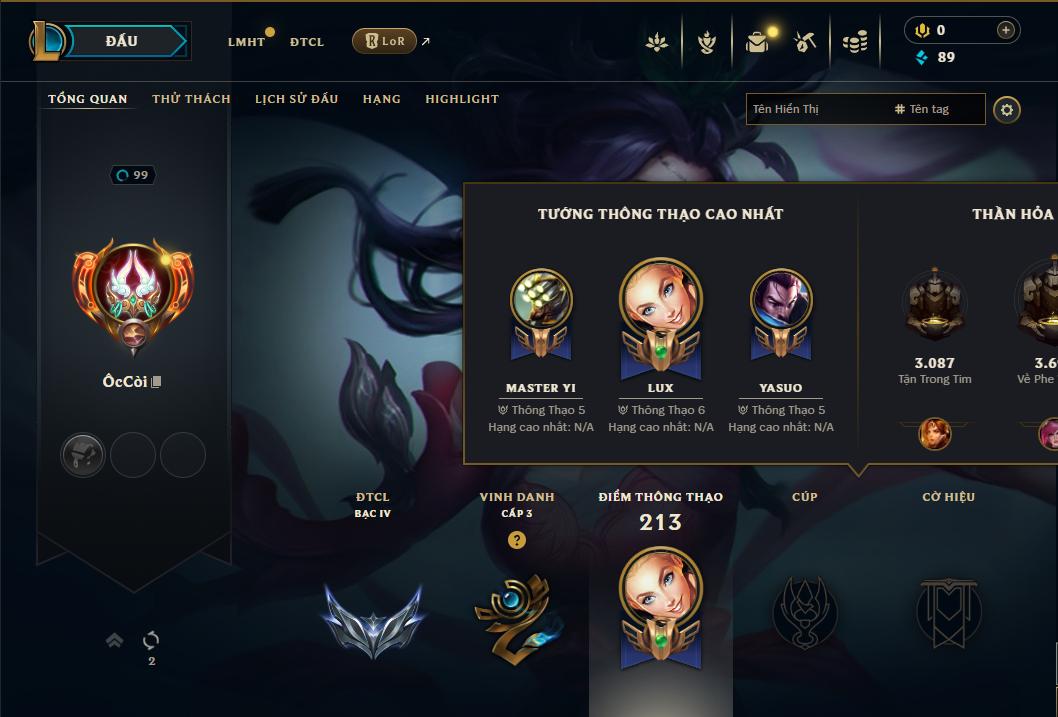Switch to the HẠNG tab
Viewport: 1058px width, 717px height.
pyautogui.click(x=381, y=99)
